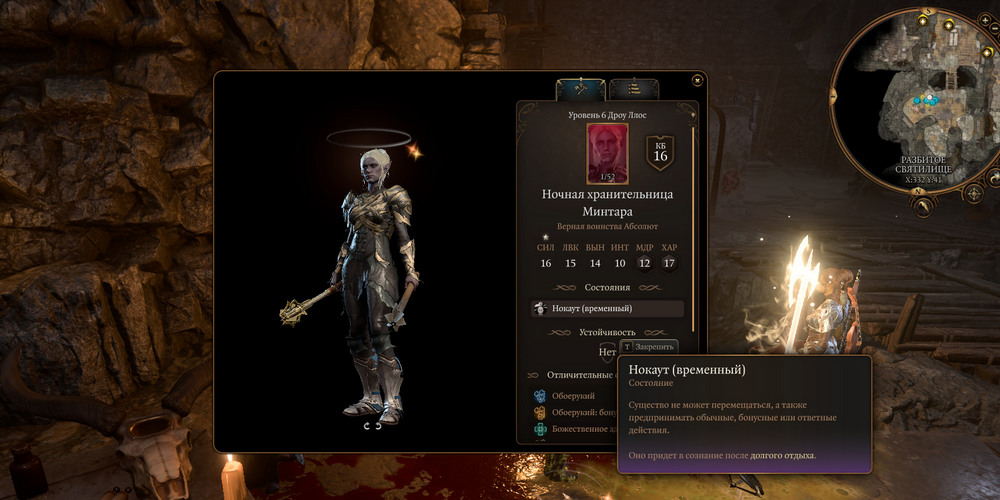
Task: Select the Нокаут (временный) condition row
Action: [x=608, y=309]
